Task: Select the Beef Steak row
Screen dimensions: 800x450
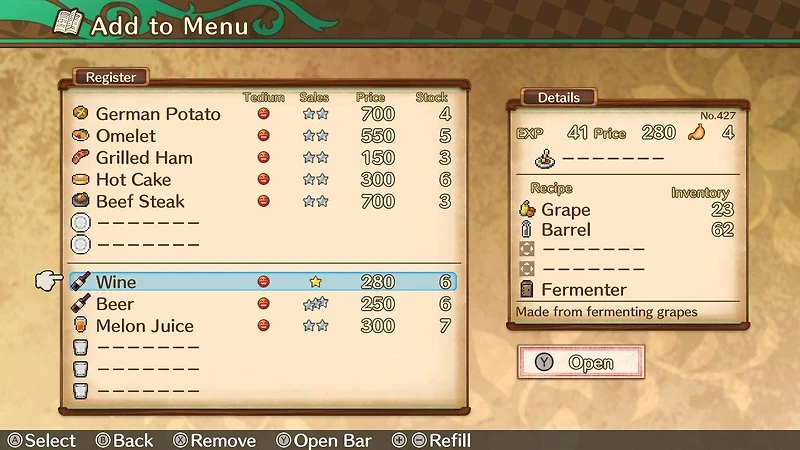Action: click(x=140, y=202)
